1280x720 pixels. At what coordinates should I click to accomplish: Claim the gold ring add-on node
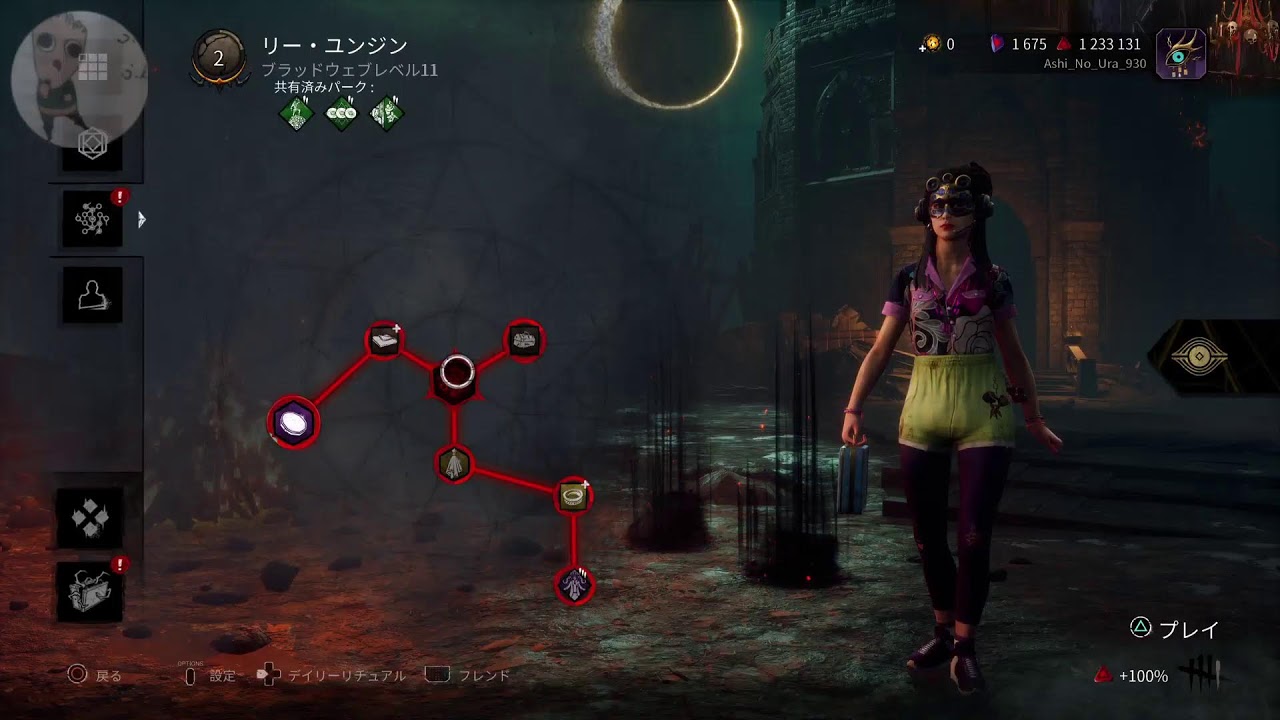(573, 495)
